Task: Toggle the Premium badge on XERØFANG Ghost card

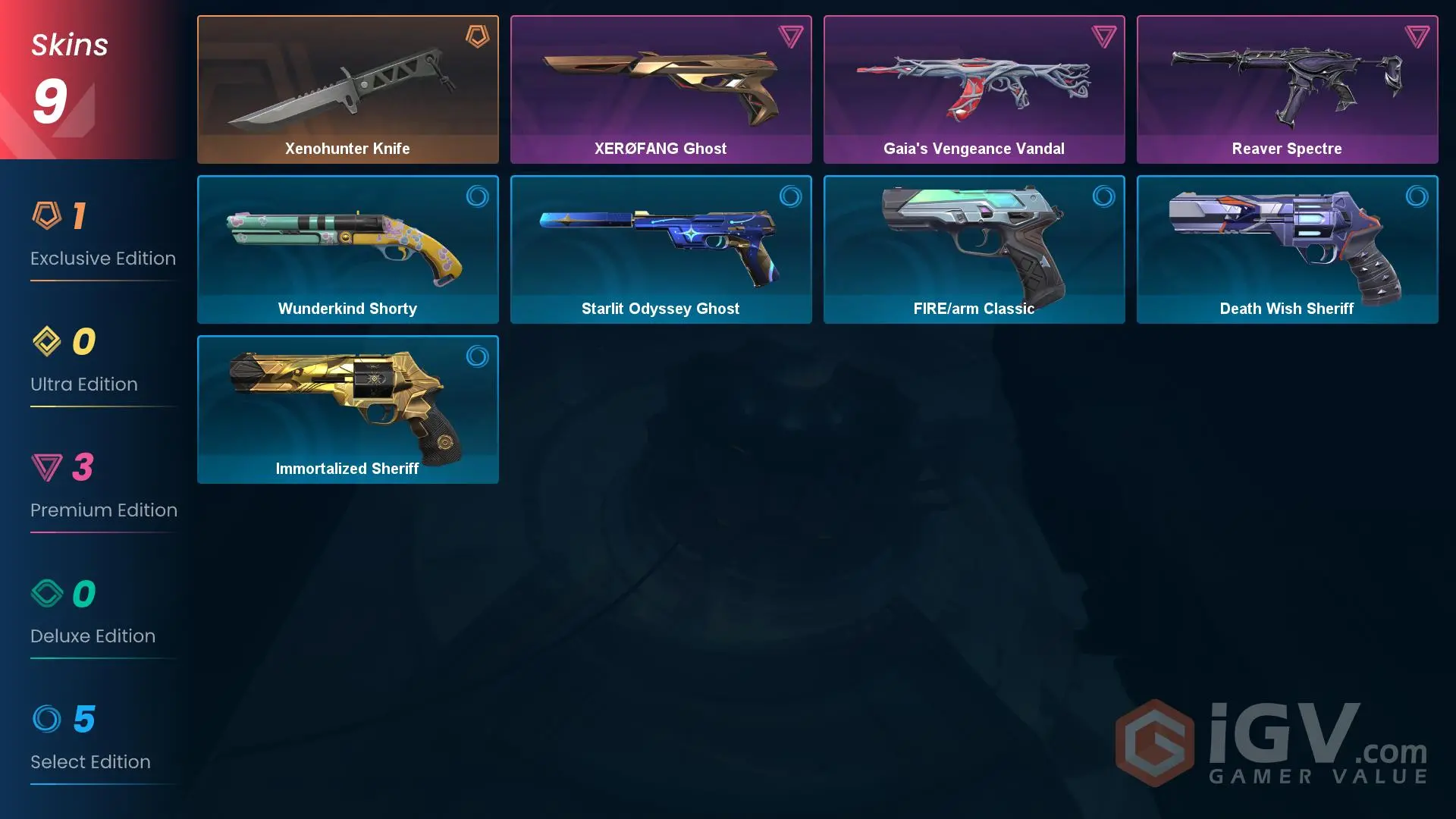Action: [790, 36]
